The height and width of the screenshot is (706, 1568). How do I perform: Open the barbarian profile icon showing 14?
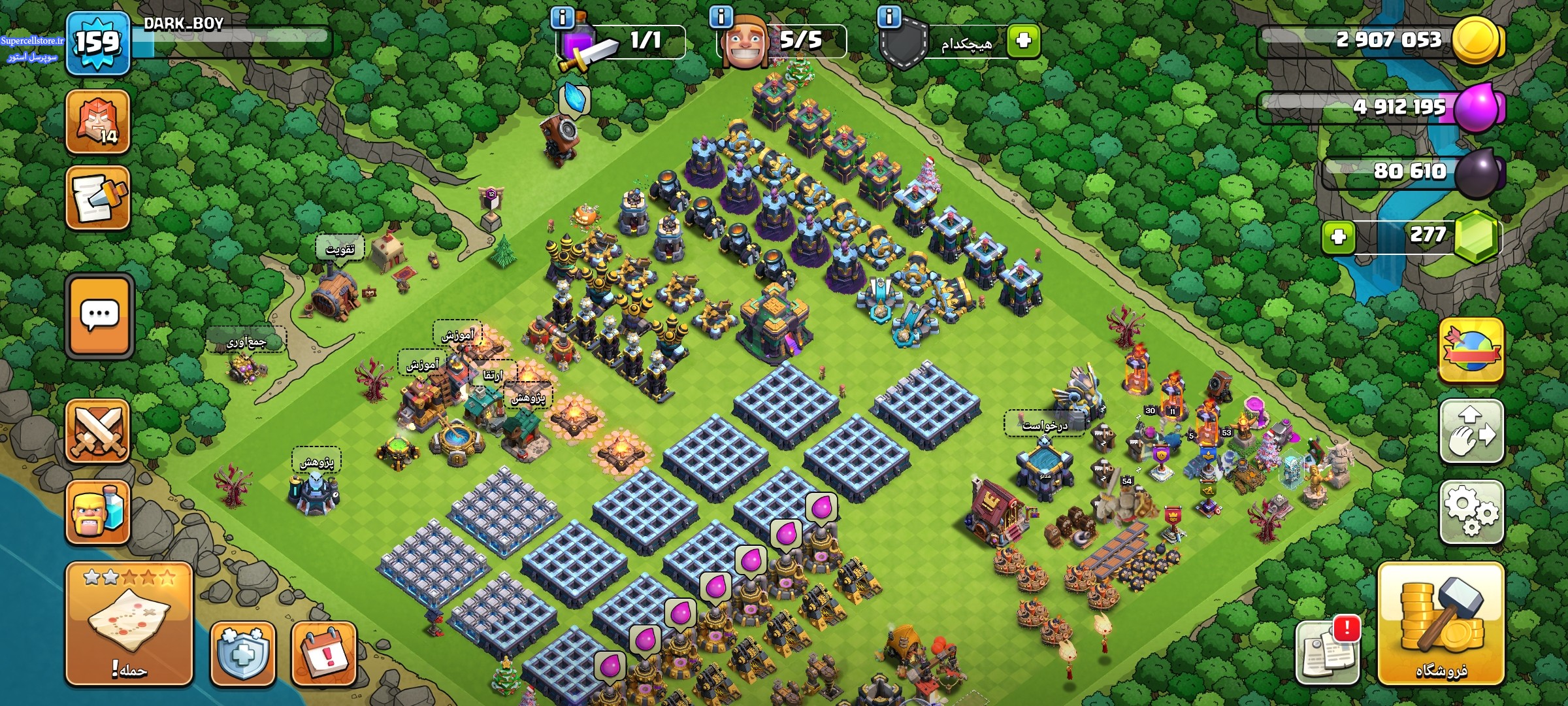pyautogui.click(x=98, y=122)
